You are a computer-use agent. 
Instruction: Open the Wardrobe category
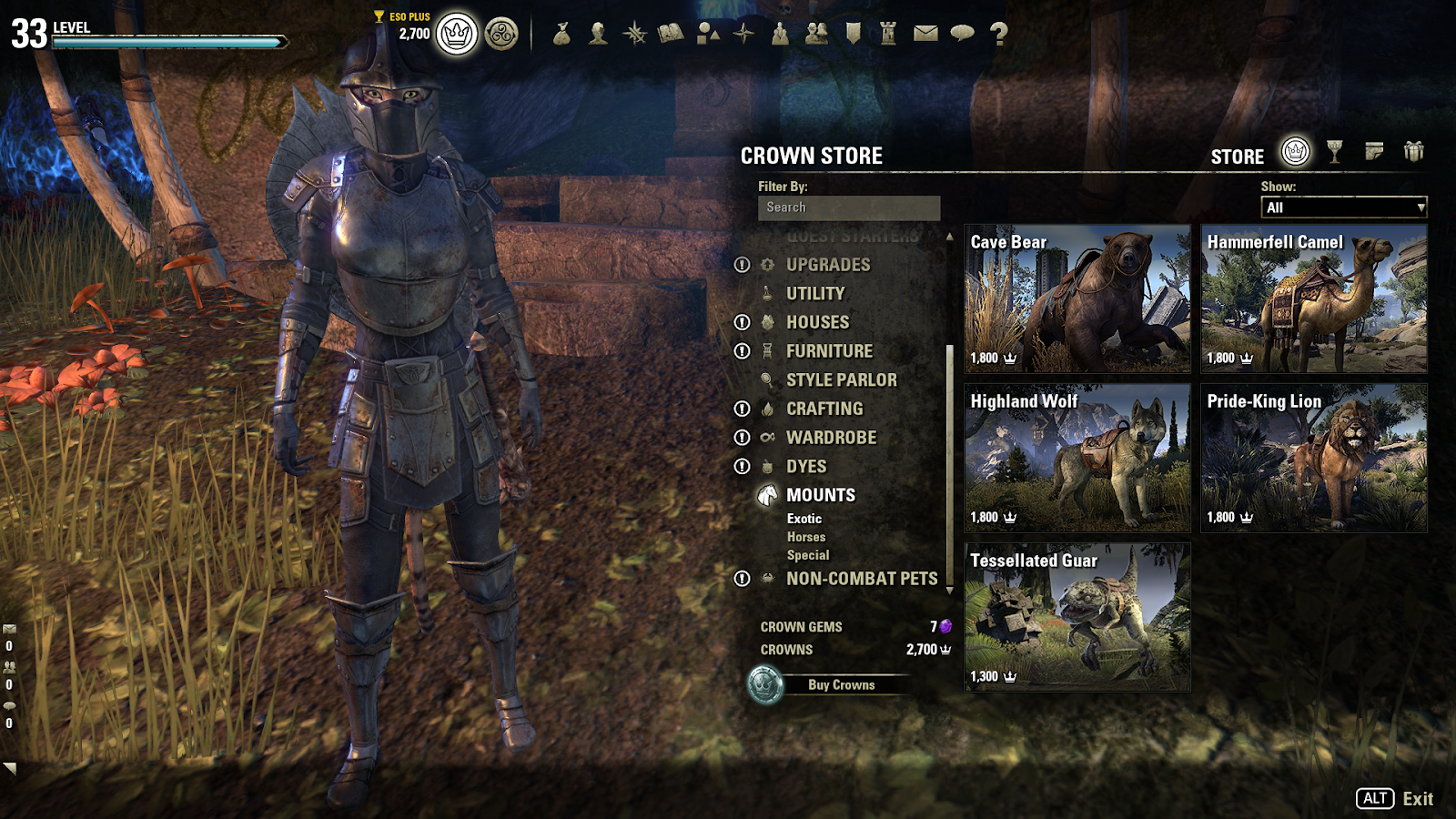click(x=831, y=438)
